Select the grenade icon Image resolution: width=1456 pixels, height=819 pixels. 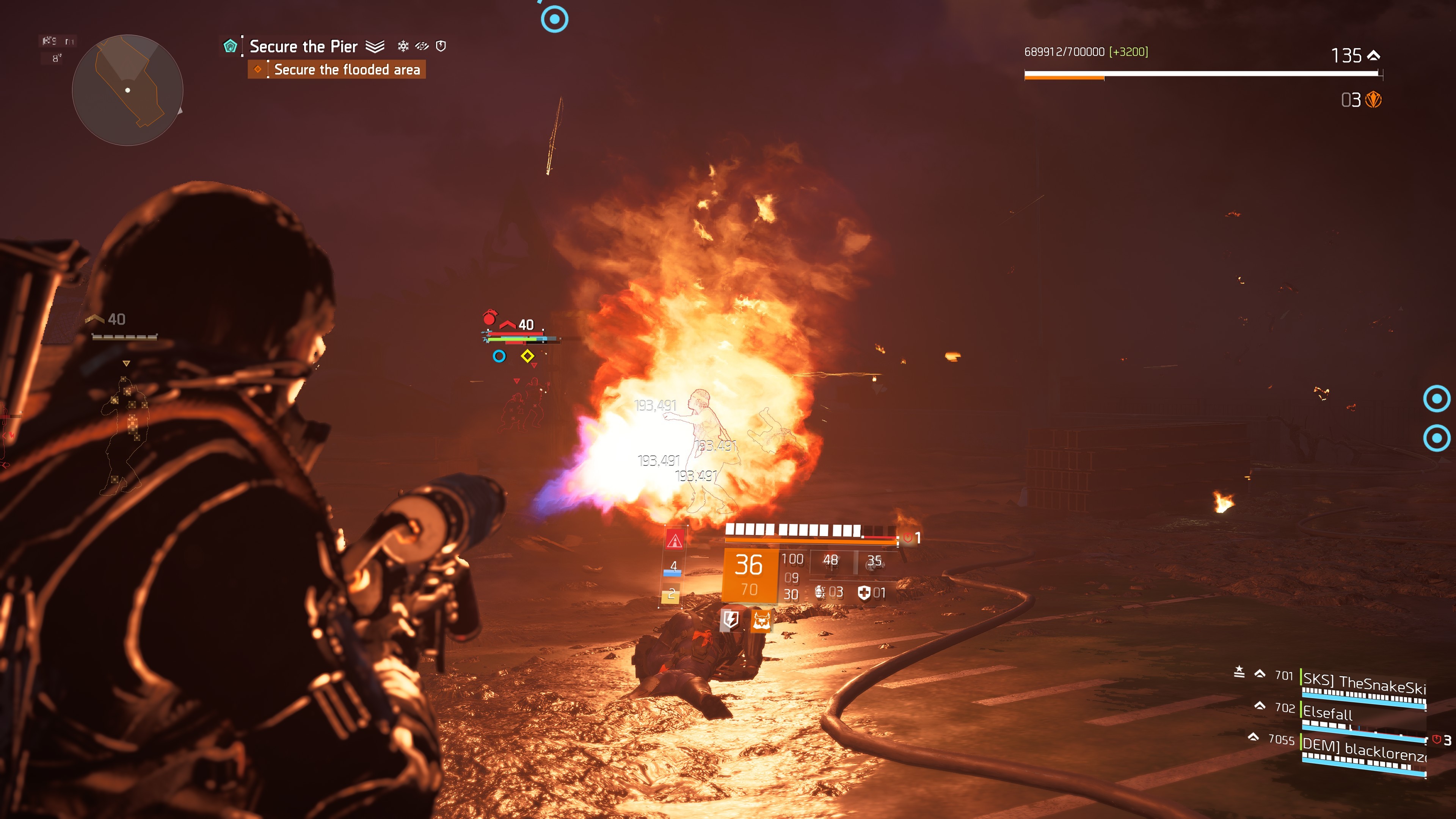819,592
